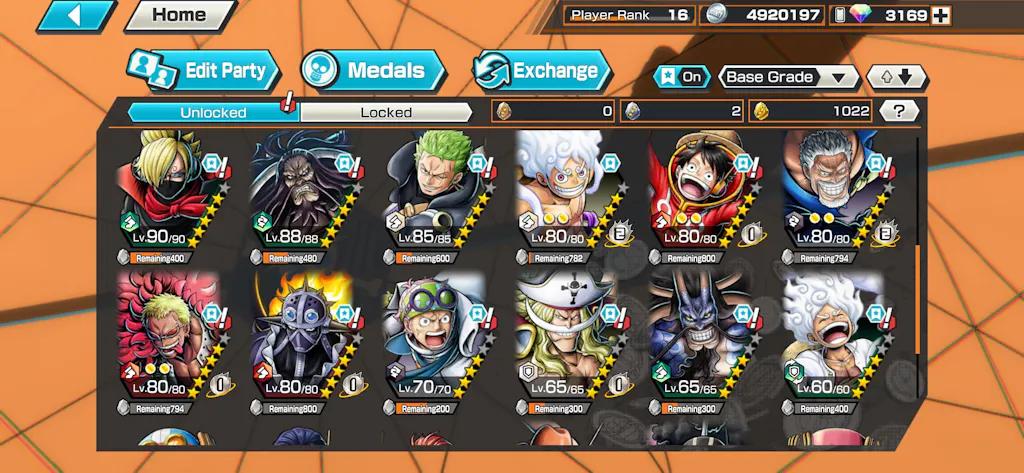Switch to the Locked characters tab

[x=386, y=112]
